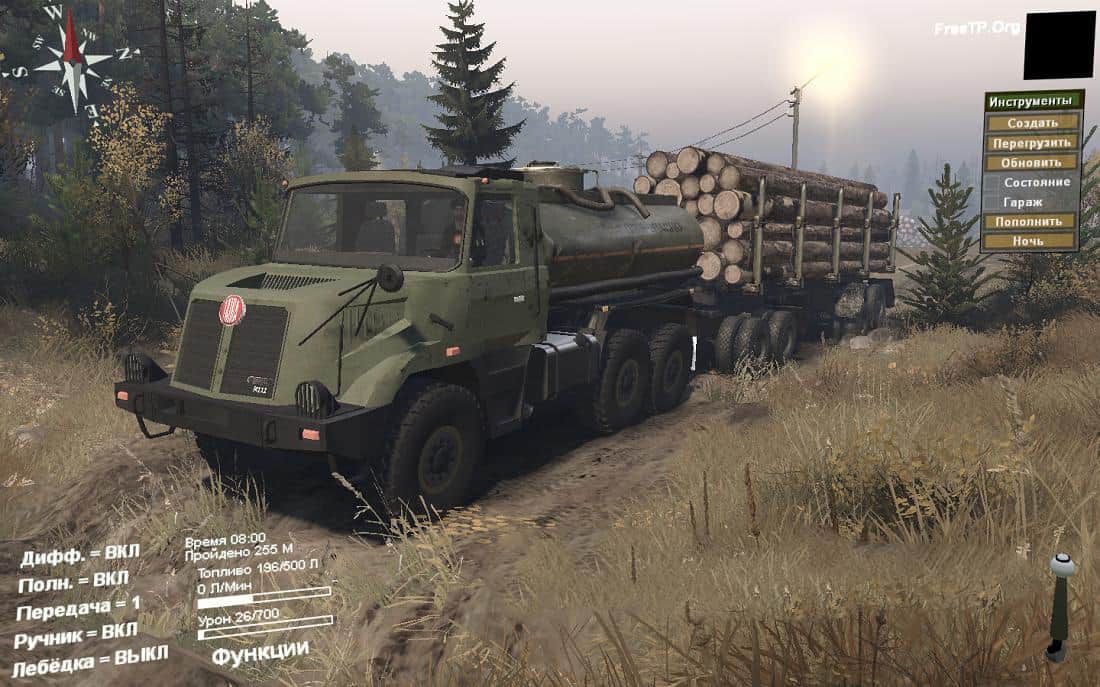Toggle Полн. all-wheel drive
Screen dimensions: 1100x687
[74, 581]
